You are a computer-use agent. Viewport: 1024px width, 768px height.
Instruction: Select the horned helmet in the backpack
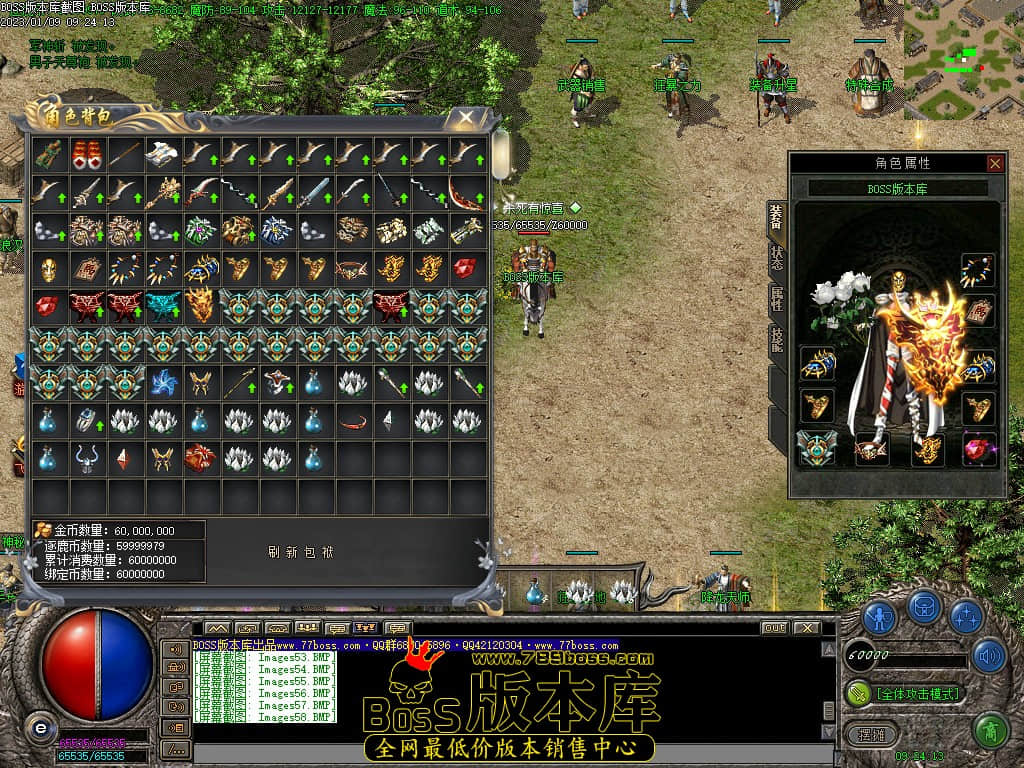click(87, 458)
